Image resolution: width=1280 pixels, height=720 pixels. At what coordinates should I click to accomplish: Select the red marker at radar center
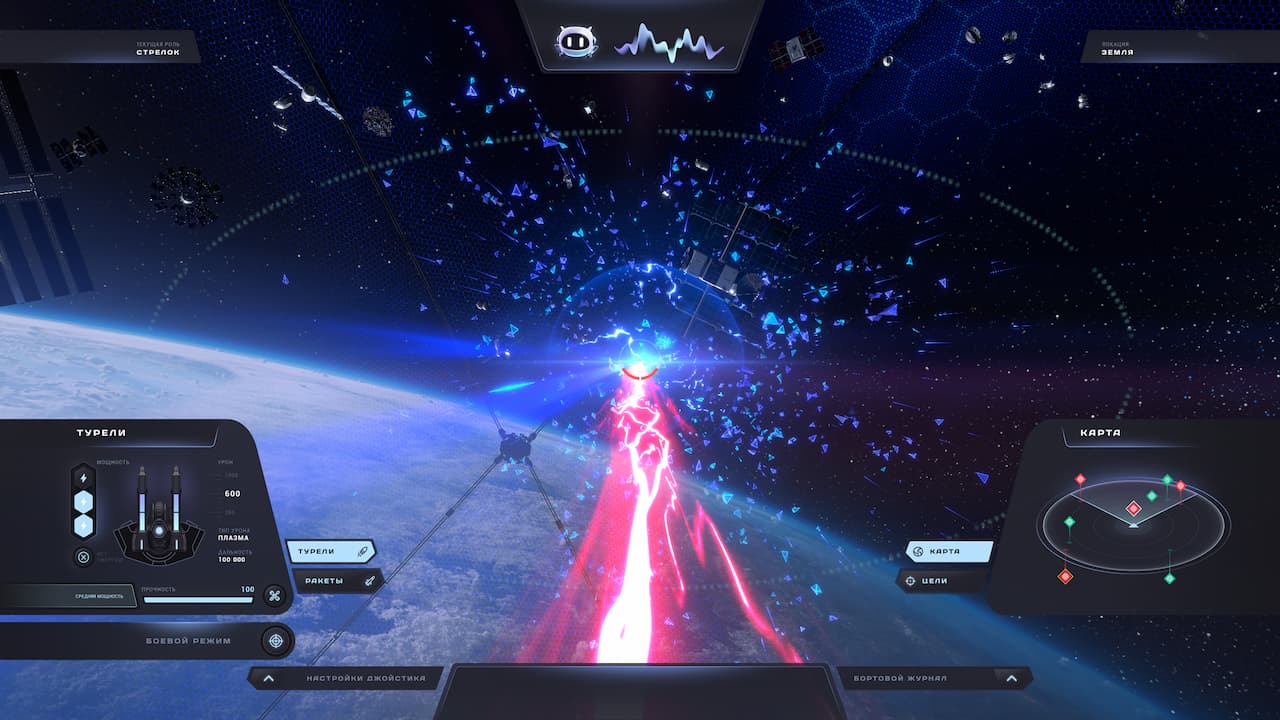(x=1133, y=509)
